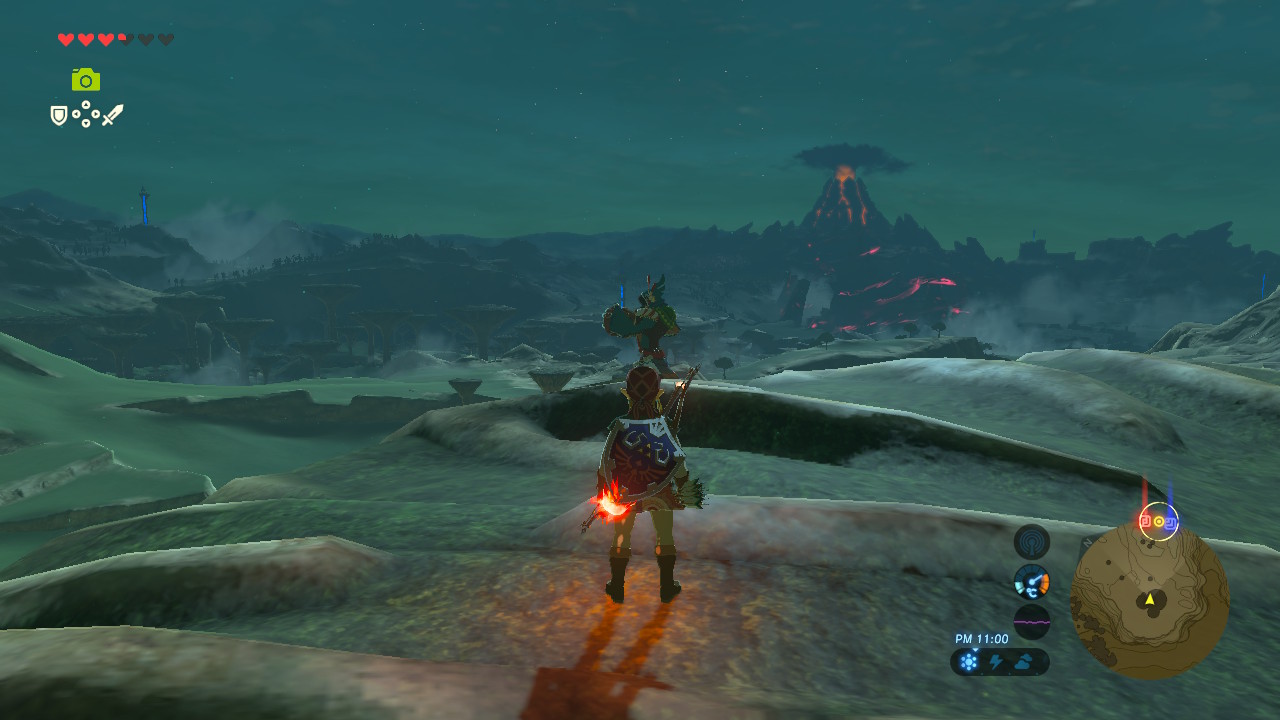Select the lightning bolt forecast icon
Screen dimensions: 1280x720
tap(997, 661)
